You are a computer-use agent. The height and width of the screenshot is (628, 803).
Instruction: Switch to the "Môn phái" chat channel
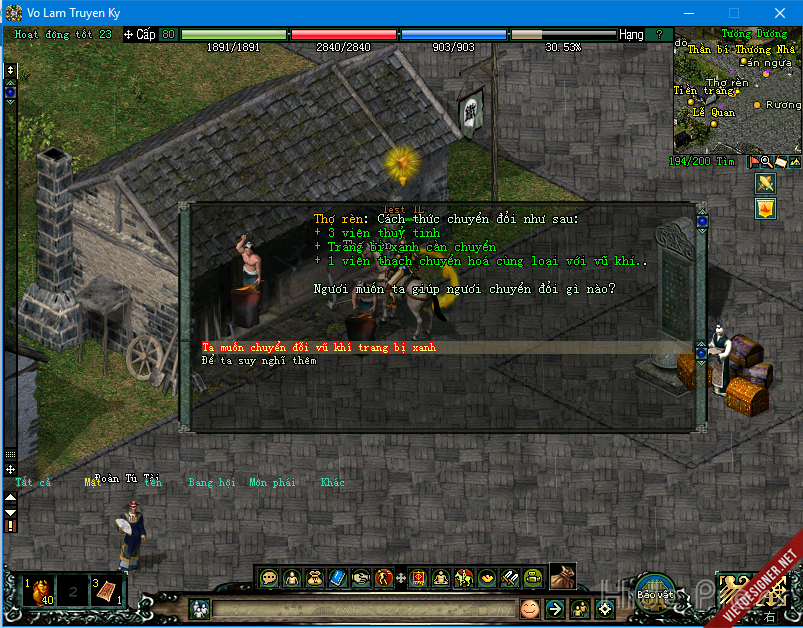pos(271,482)
